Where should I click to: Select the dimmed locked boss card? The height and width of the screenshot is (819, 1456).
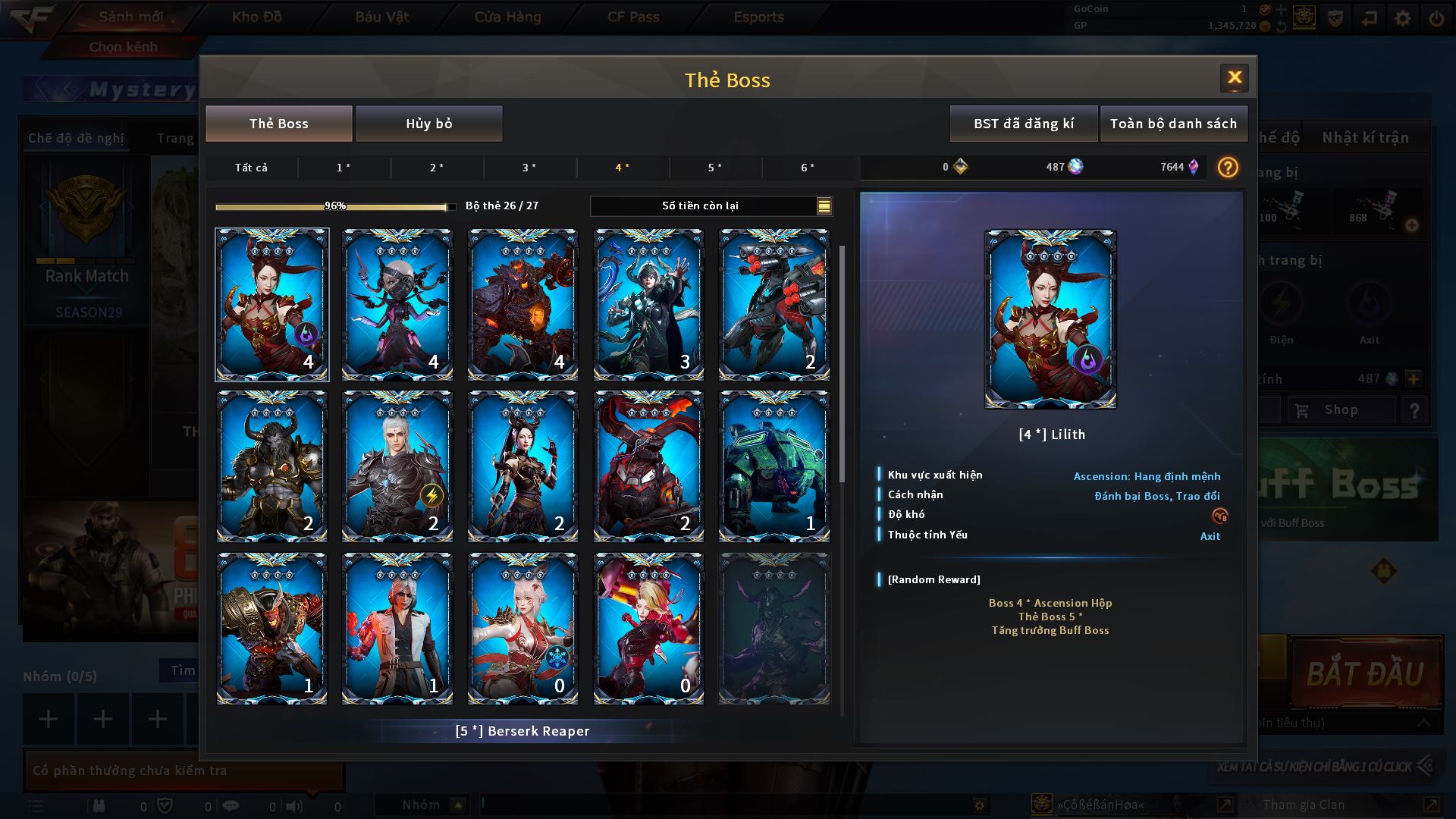point(773,629)
